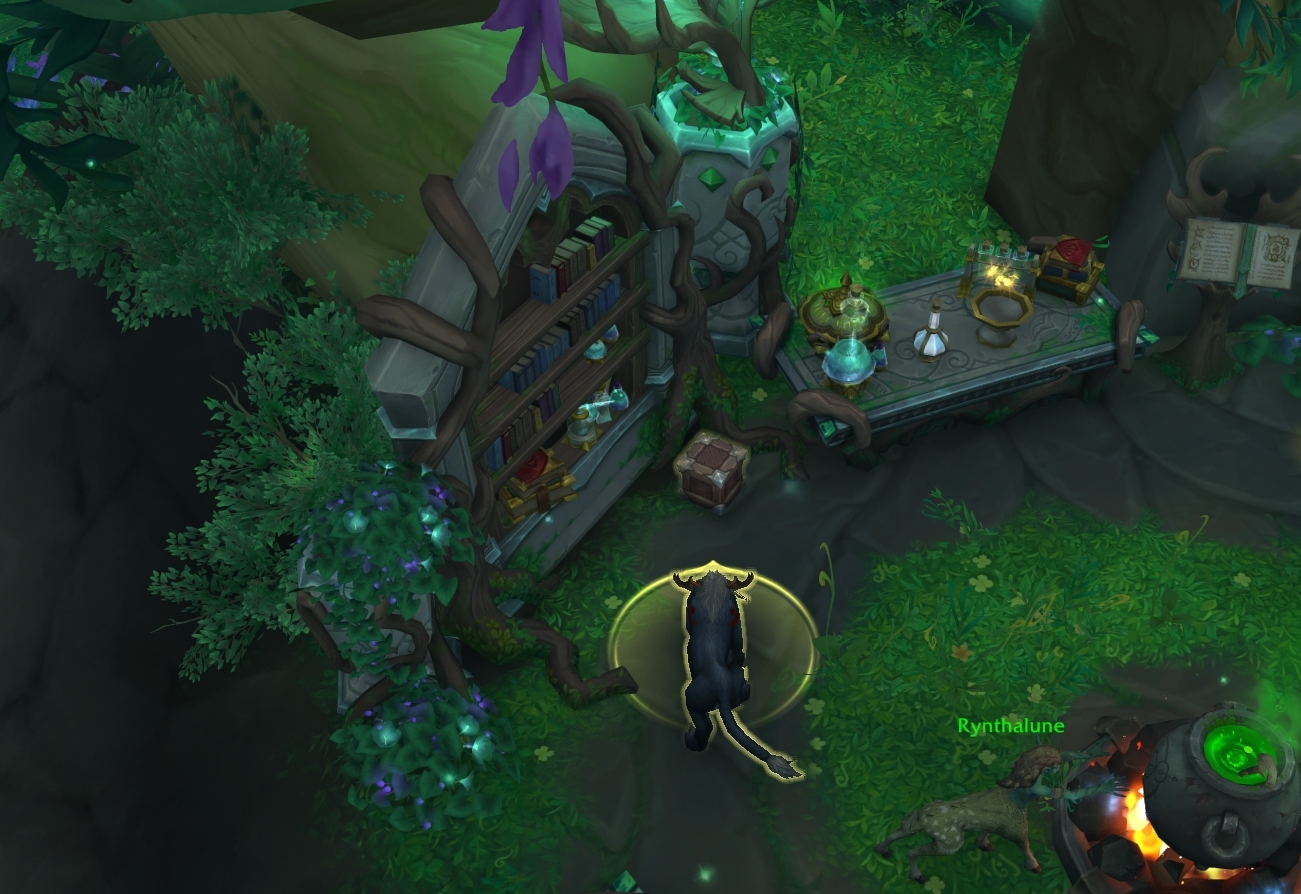Select the Rynthalune NPC nameplate
Viewport: 1301px width, 894px height.
coord(1010,726)
